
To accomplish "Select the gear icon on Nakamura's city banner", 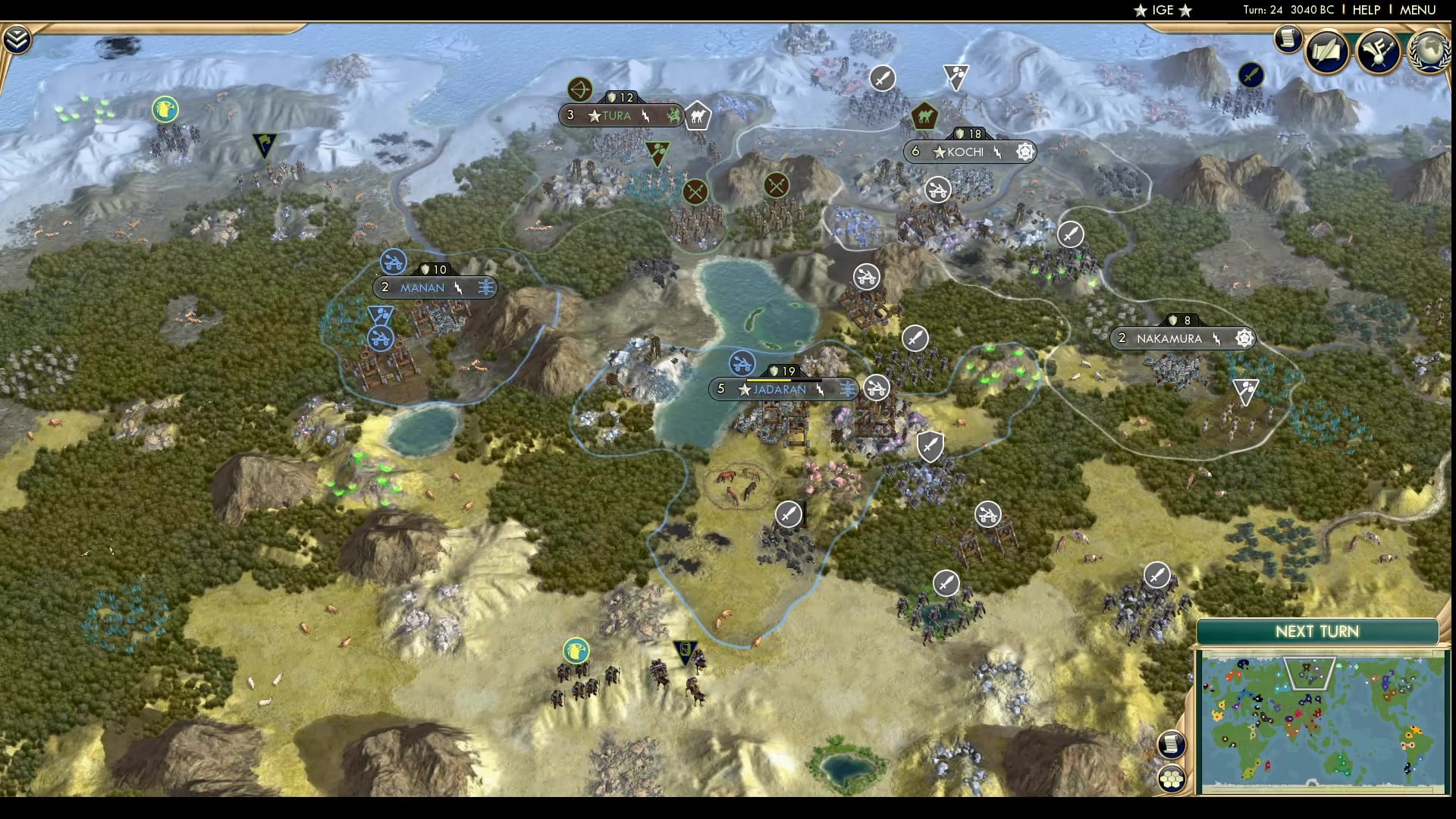I will [1243, 339].
